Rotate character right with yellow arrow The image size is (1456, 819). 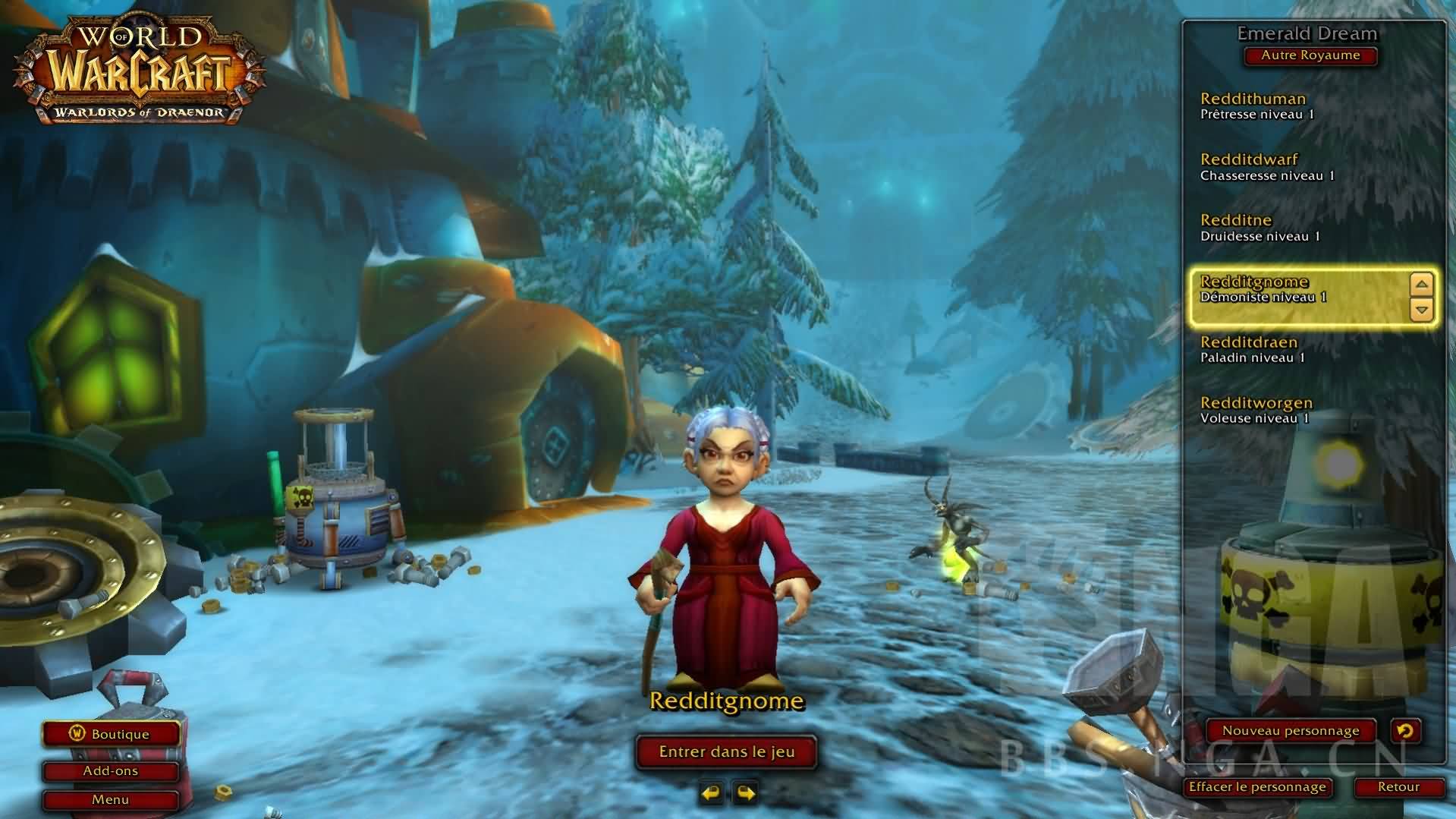(x=746, y=794)
